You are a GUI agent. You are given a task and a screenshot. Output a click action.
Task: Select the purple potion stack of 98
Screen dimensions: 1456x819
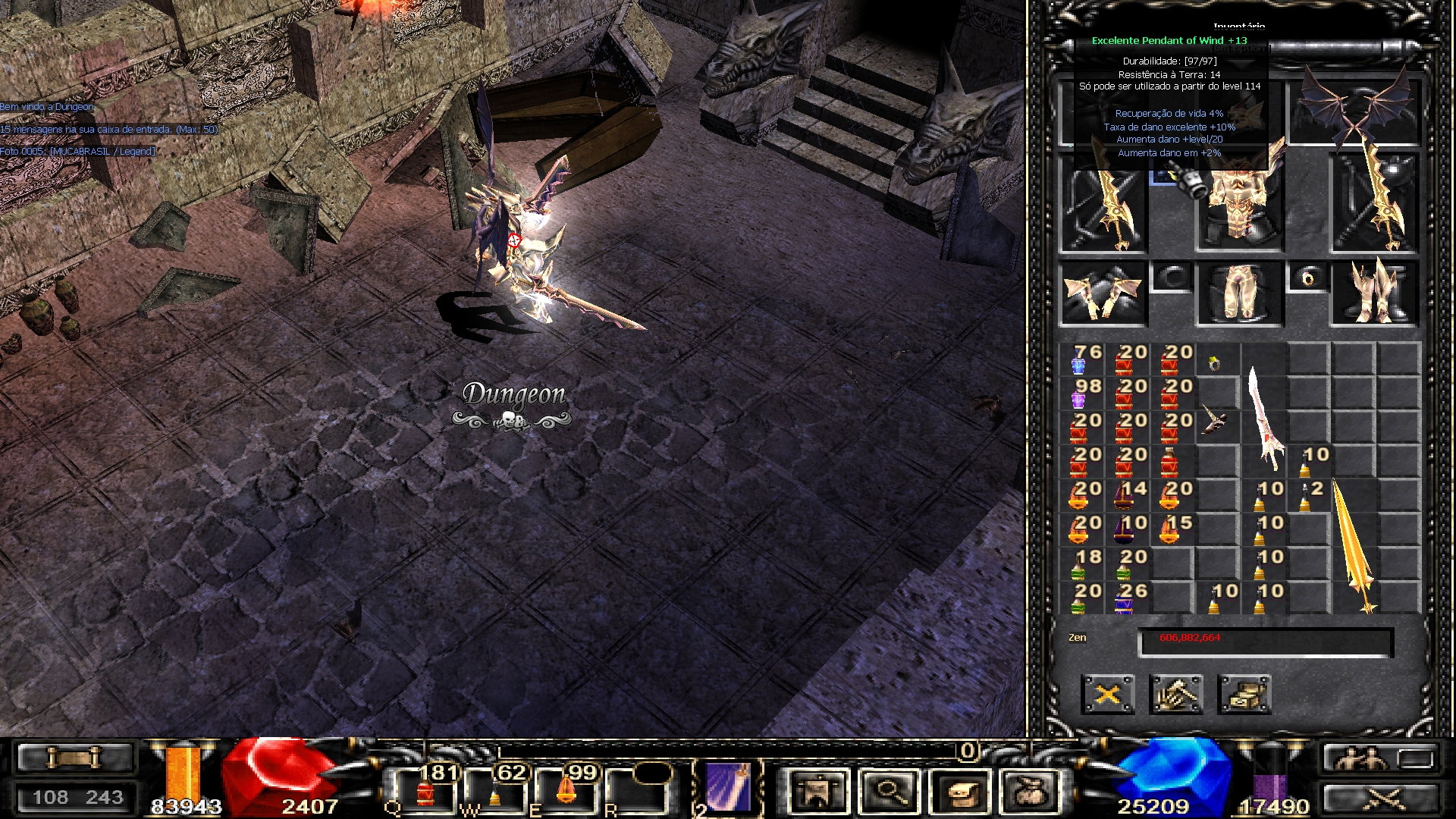click(x=1081, y=394)
